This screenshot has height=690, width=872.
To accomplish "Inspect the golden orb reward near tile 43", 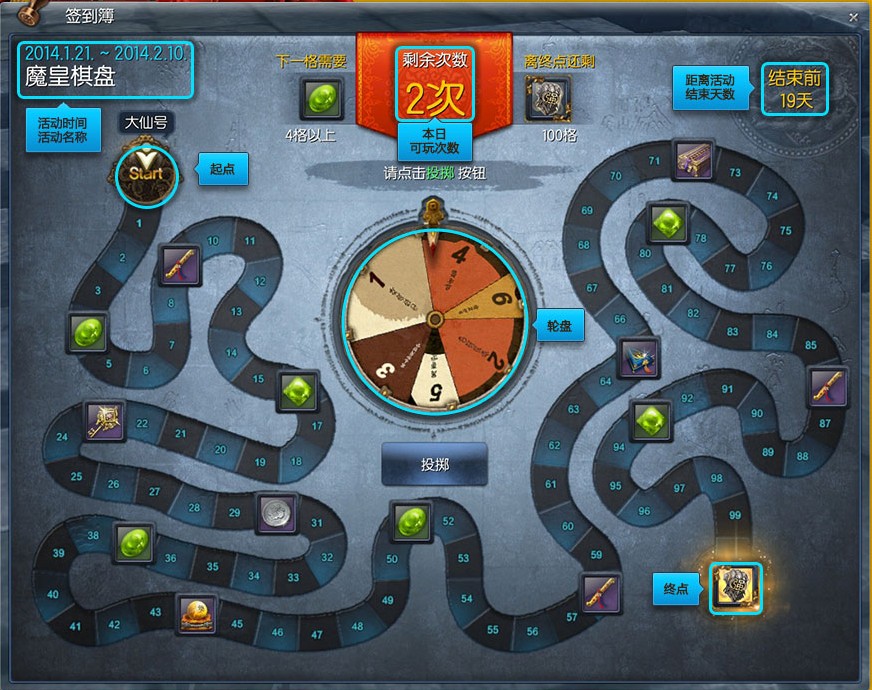I will (197, 613).
